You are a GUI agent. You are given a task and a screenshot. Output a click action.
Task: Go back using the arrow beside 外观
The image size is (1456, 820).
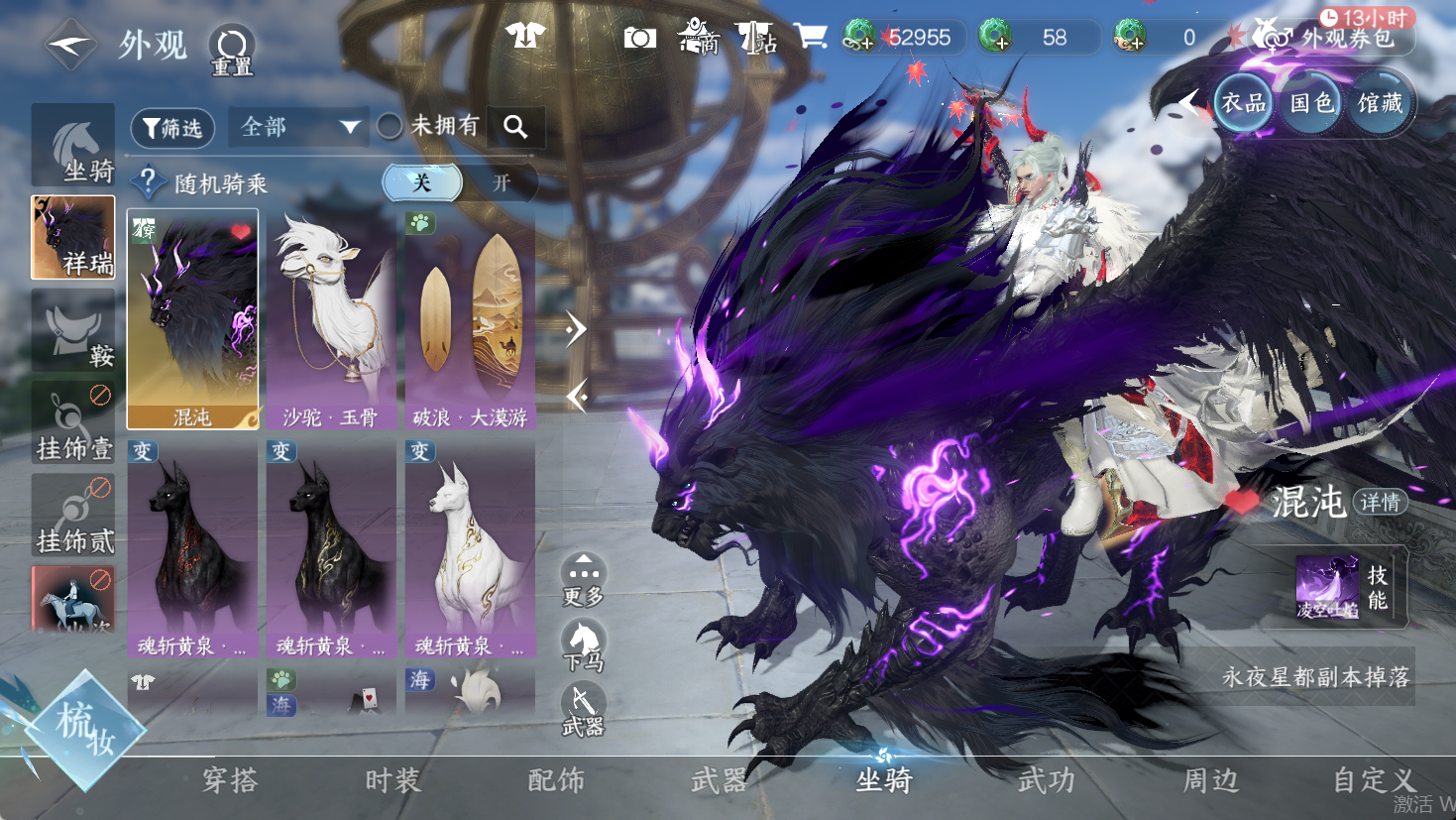tap(70, 45)
